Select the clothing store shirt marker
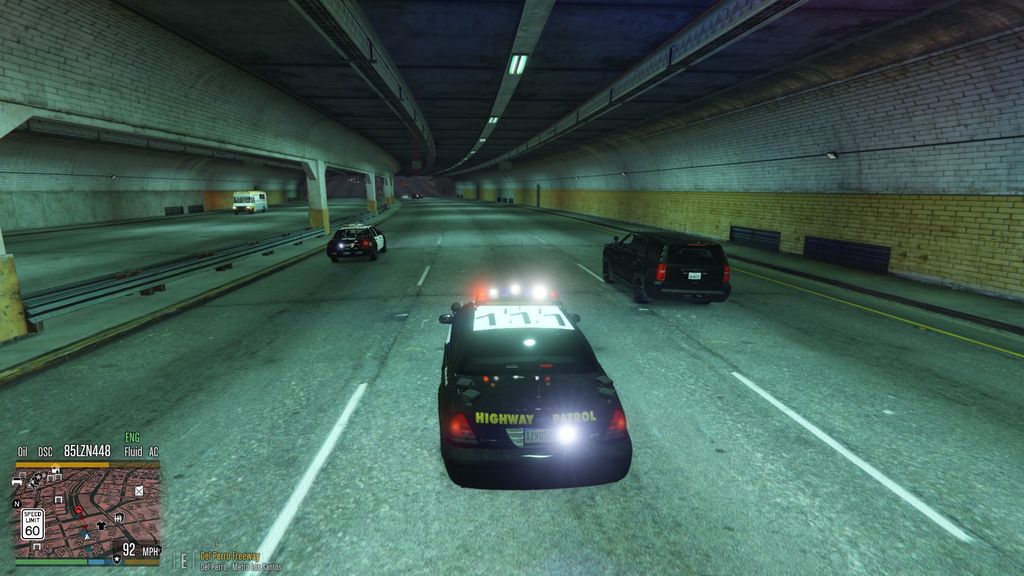 (x=101, y=525)
